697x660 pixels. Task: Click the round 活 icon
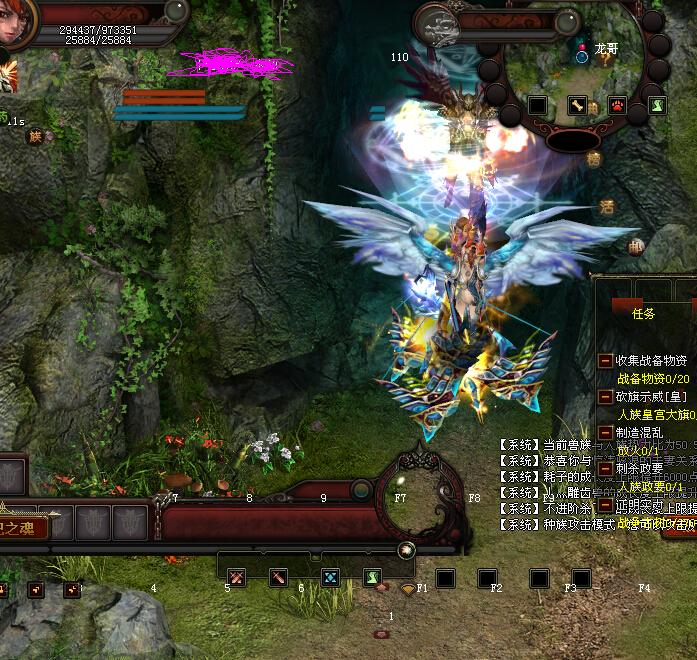[x=607, y=207]
